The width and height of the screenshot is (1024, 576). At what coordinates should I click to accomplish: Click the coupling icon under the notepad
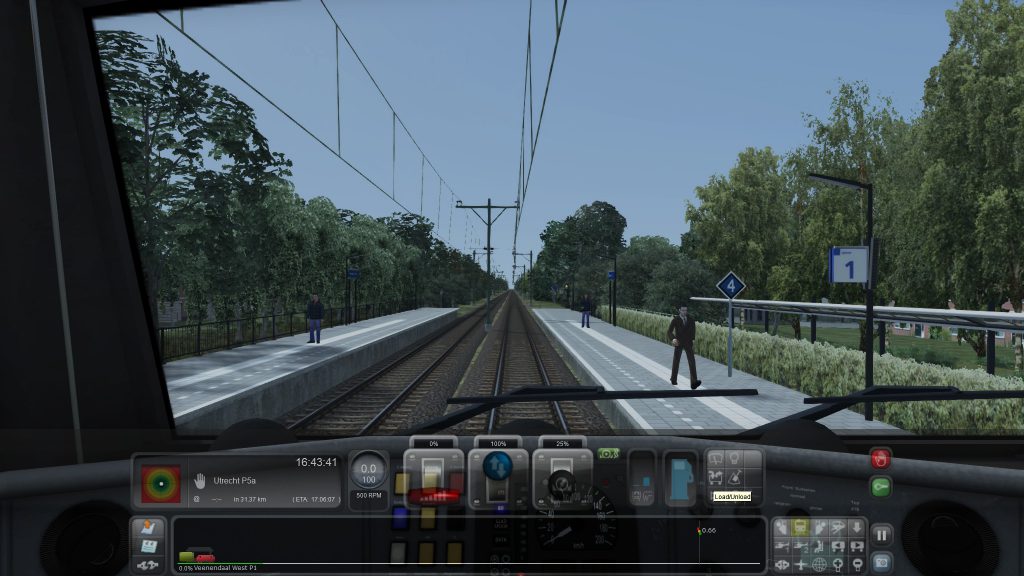pyautogui.click(x=147, y=564)
